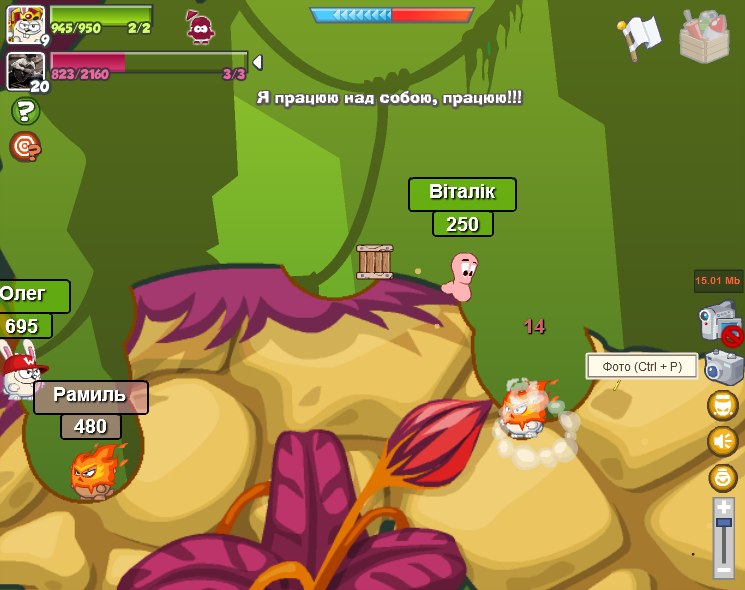Collapse the team panel with the white arrow
The height and width of the screenshot is (590, 745).
257,62
